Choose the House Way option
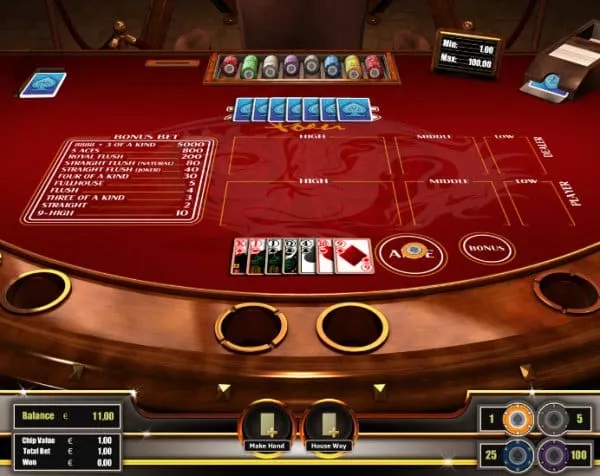Screen dimensions: 600x476 tap(330, 427)
